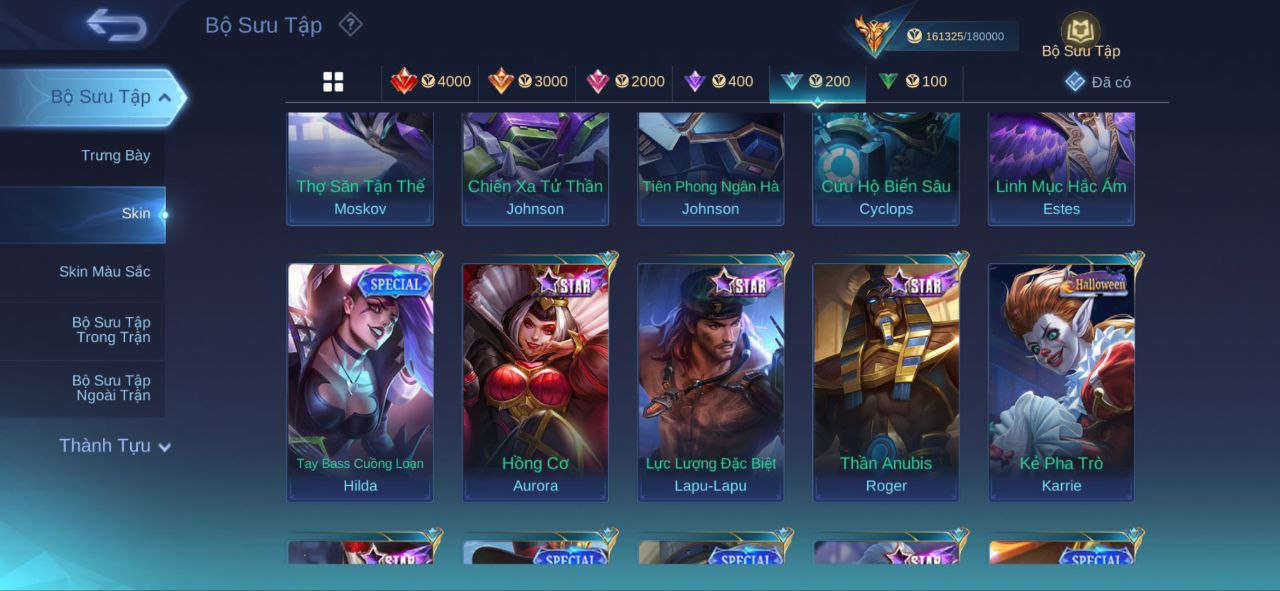Collapse the Bộ Sưu Tập sidebar section

[x=164, y=97]
